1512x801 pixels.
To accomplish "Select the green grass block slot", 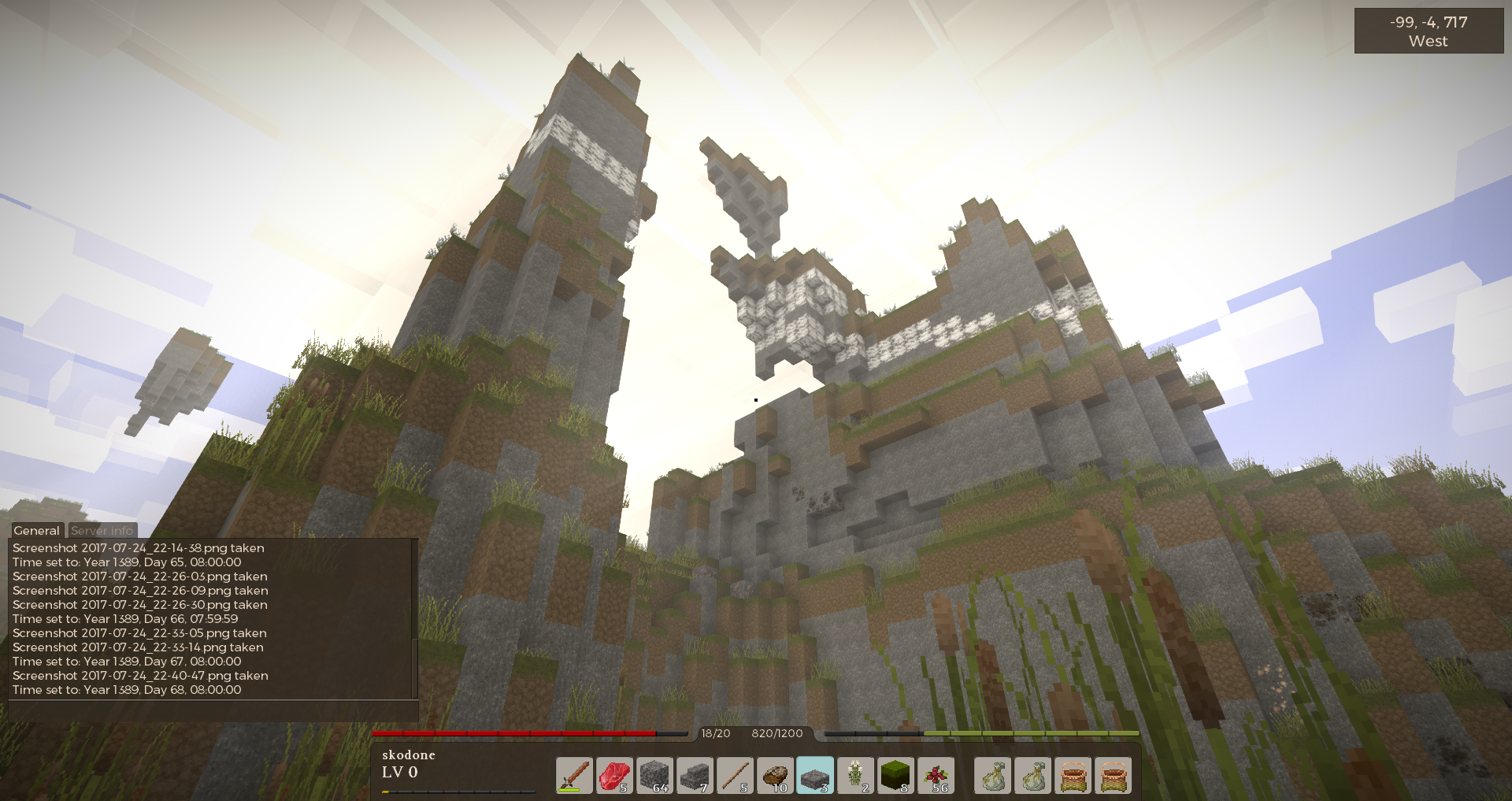I will coord(895,776).
